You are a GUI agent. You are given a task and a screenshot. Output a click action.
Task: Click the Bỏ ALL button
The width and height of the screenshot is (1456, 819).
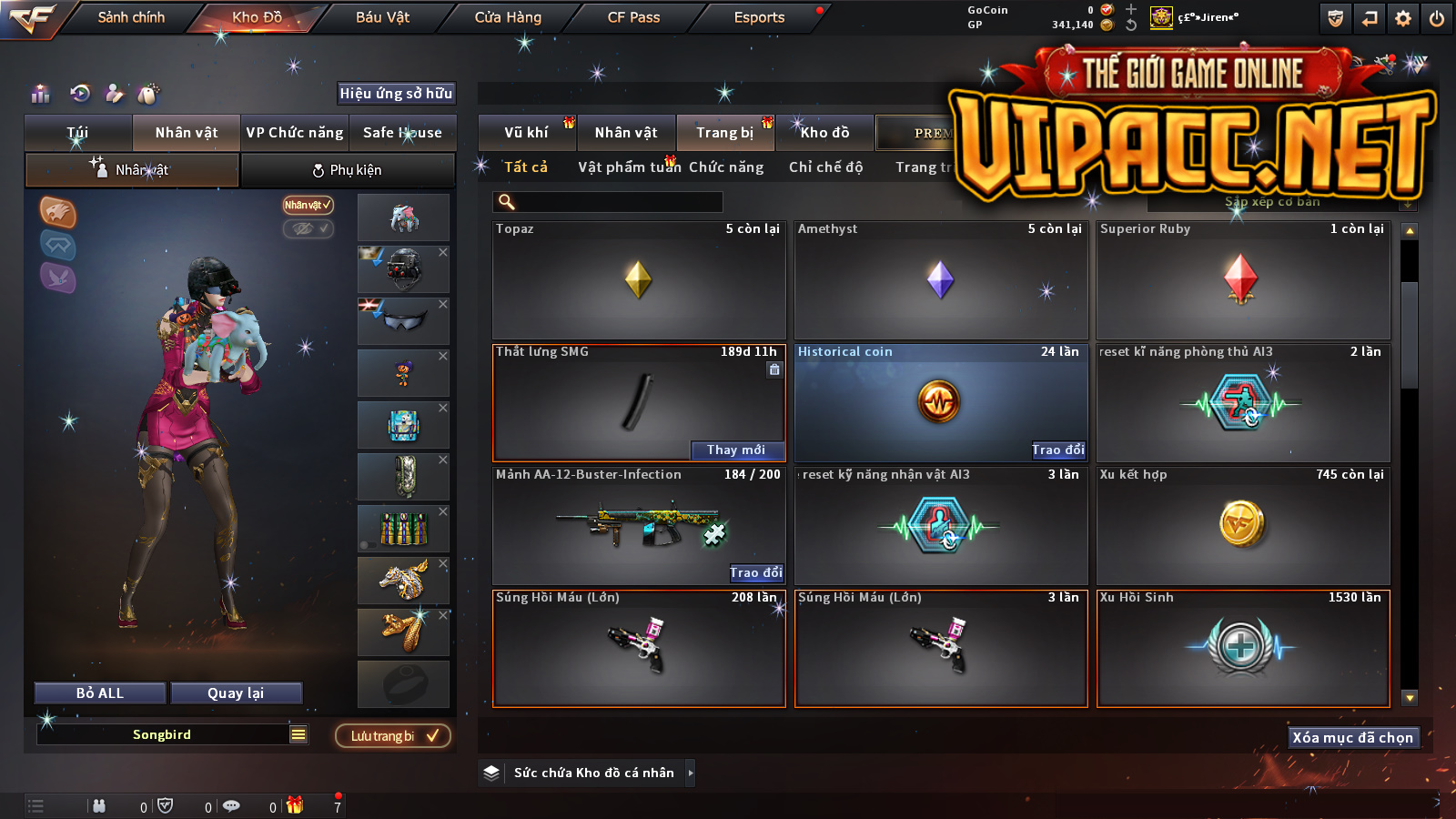pos(100,693)
